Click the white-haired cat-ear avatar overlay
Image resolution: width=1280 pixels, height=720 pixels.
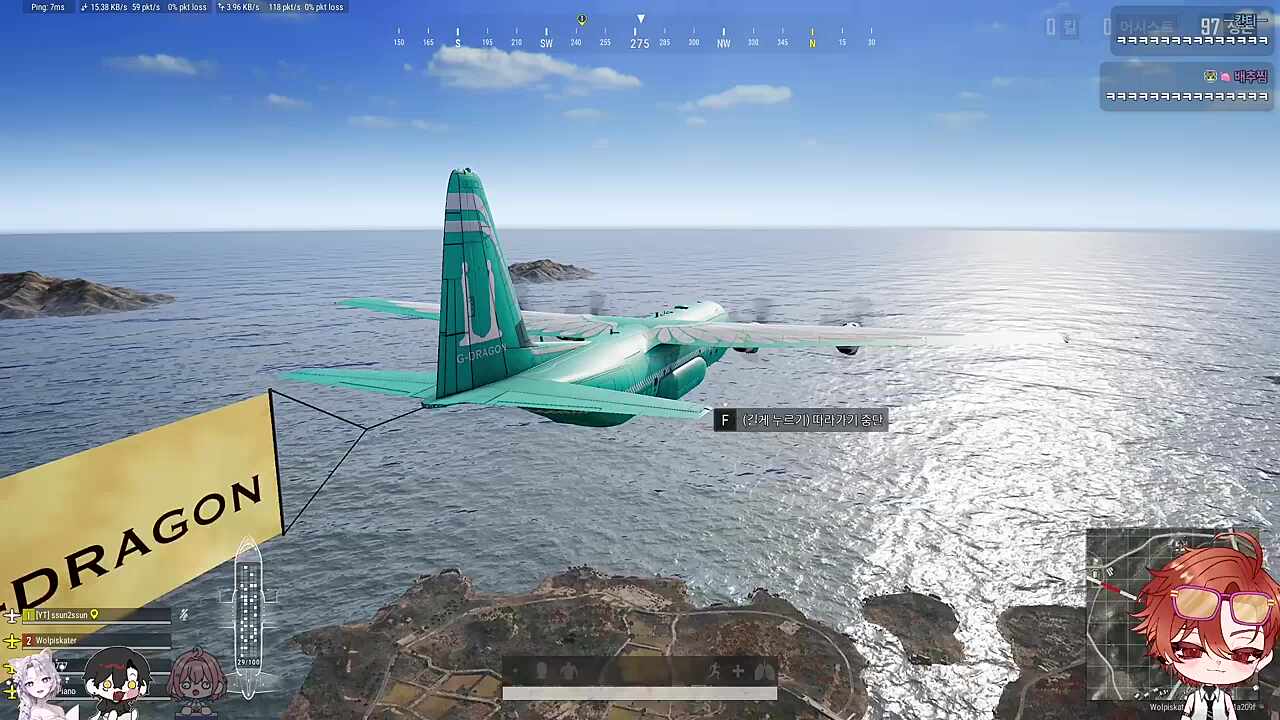36,685
